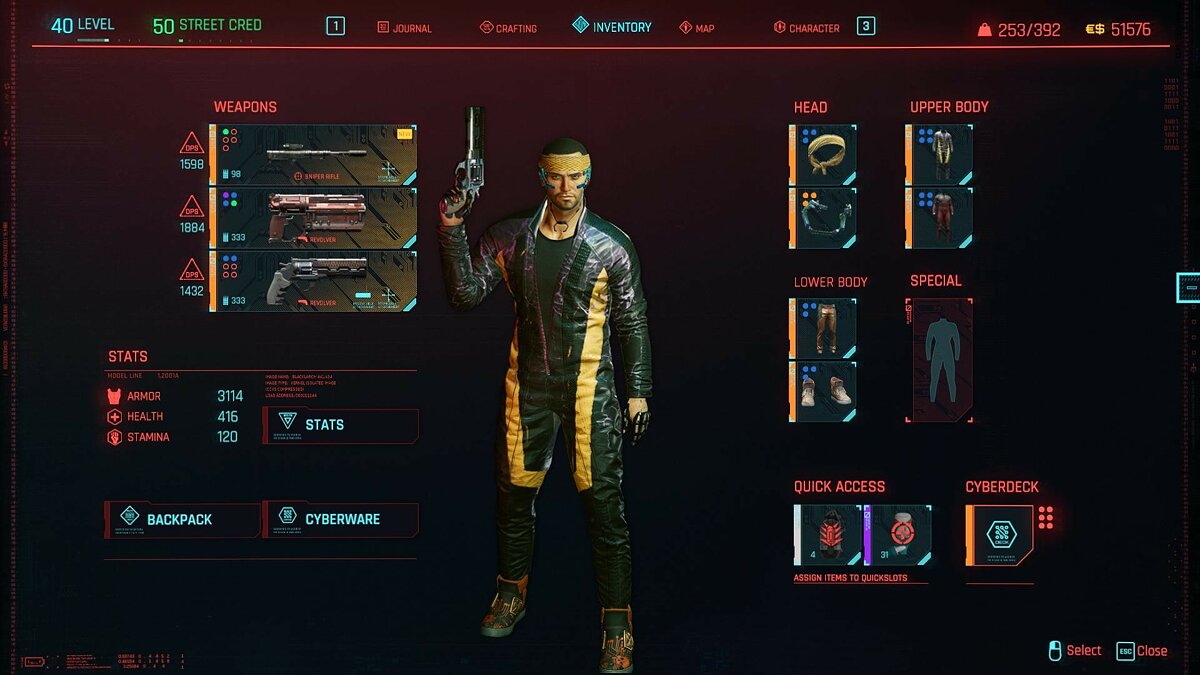Select the grey revolver weapon slot
This screenshot has width=1200, height=675.
(313, 281)
